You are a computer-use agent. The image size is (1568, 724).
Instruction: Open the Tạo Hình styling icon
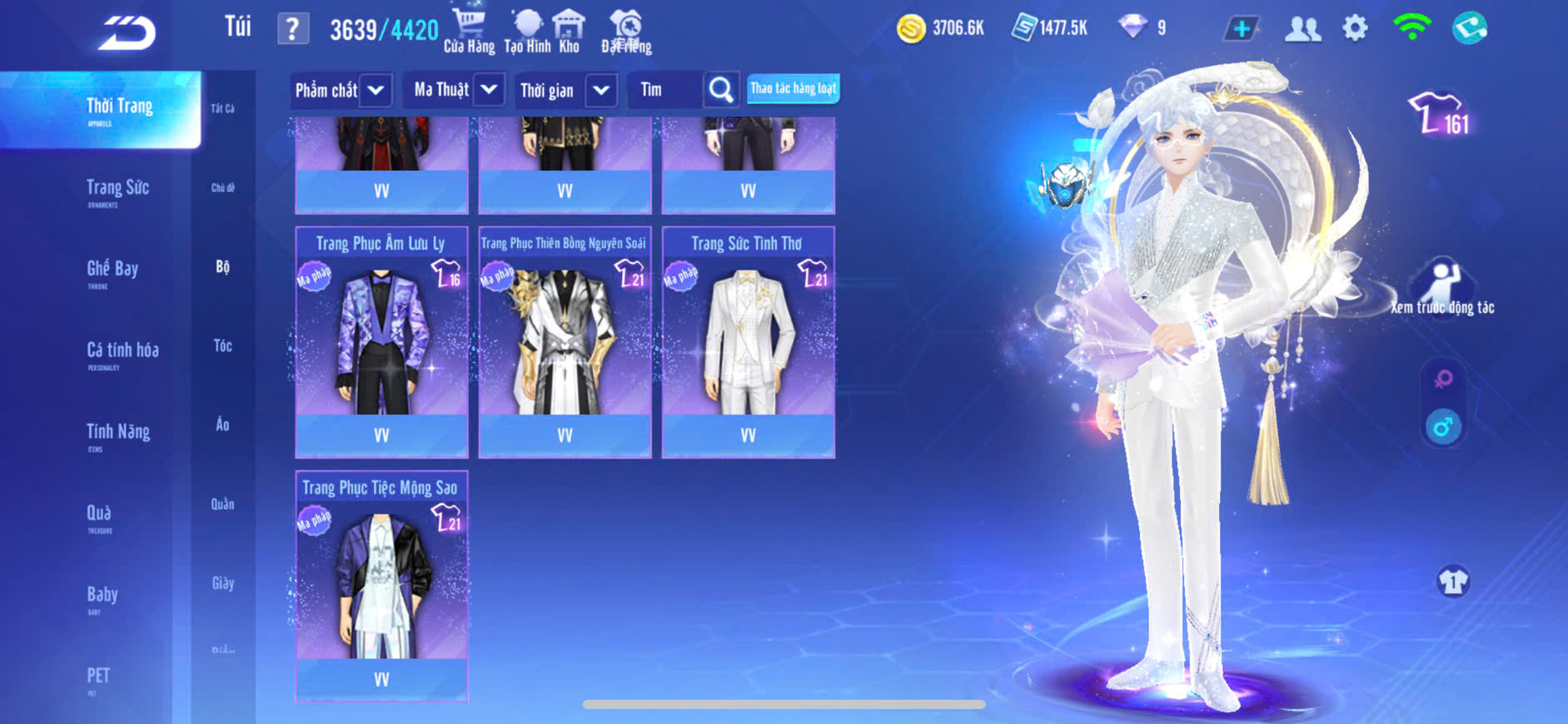pyautogui.click(x=527, y=31)
